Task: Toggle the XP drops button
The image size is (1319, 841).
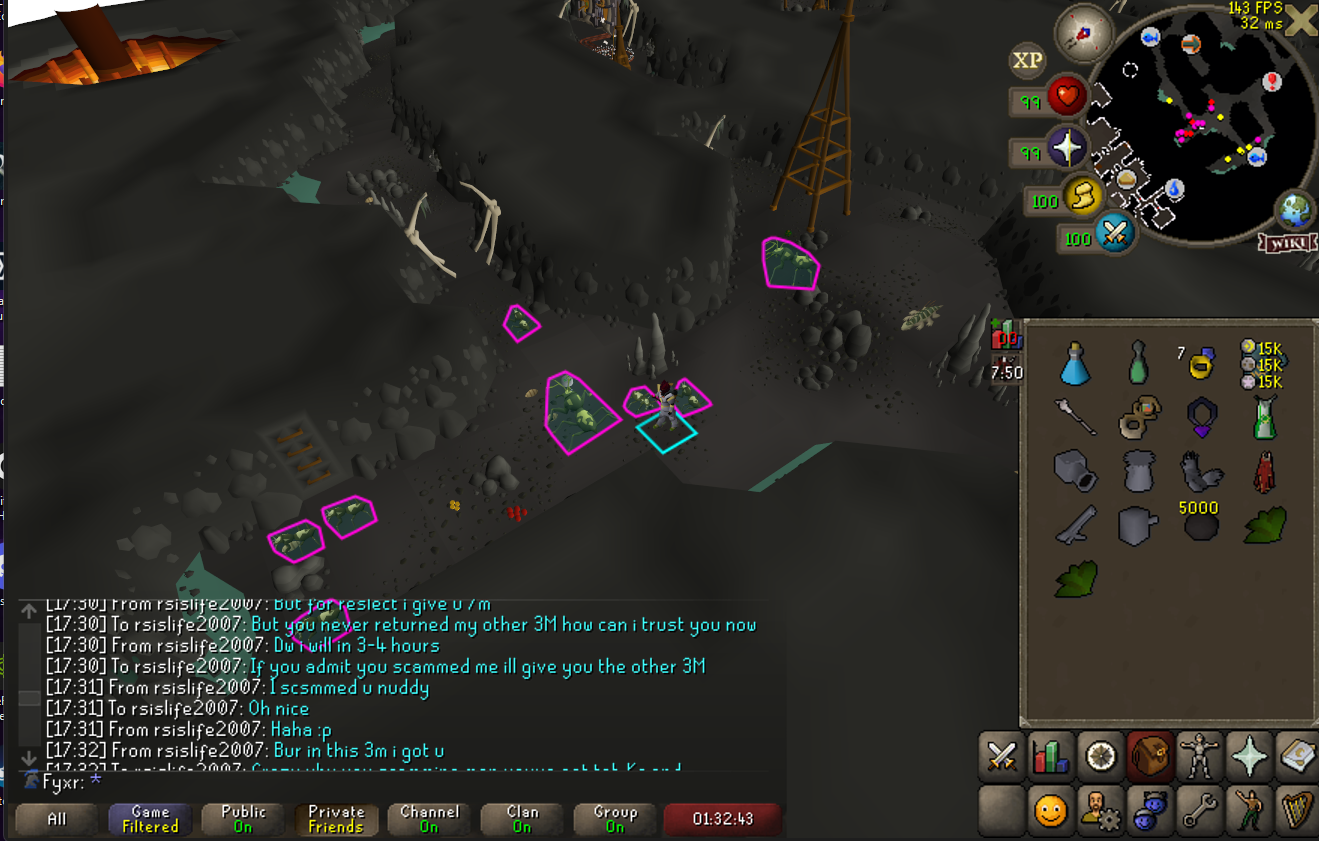Action: (1027, 61)
